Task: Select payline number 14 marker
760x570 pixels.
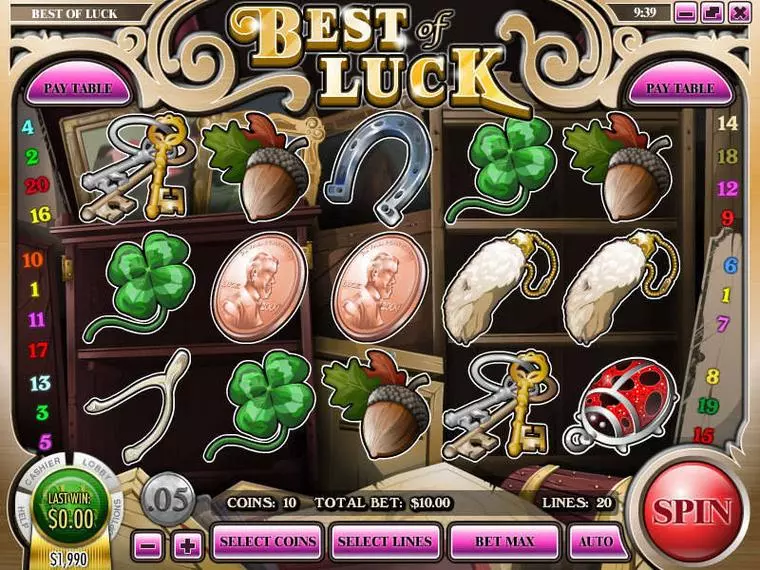Action: (x=728, y=123)
